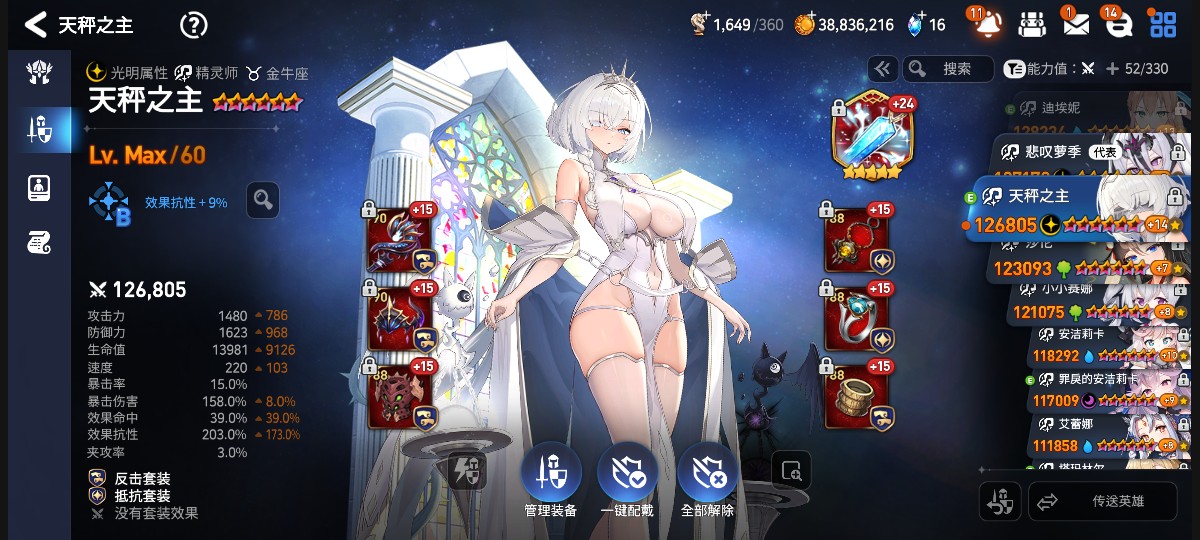Open the chat bubble icon
This screenshot has height=540, width=1200.
coord(1117,25)
